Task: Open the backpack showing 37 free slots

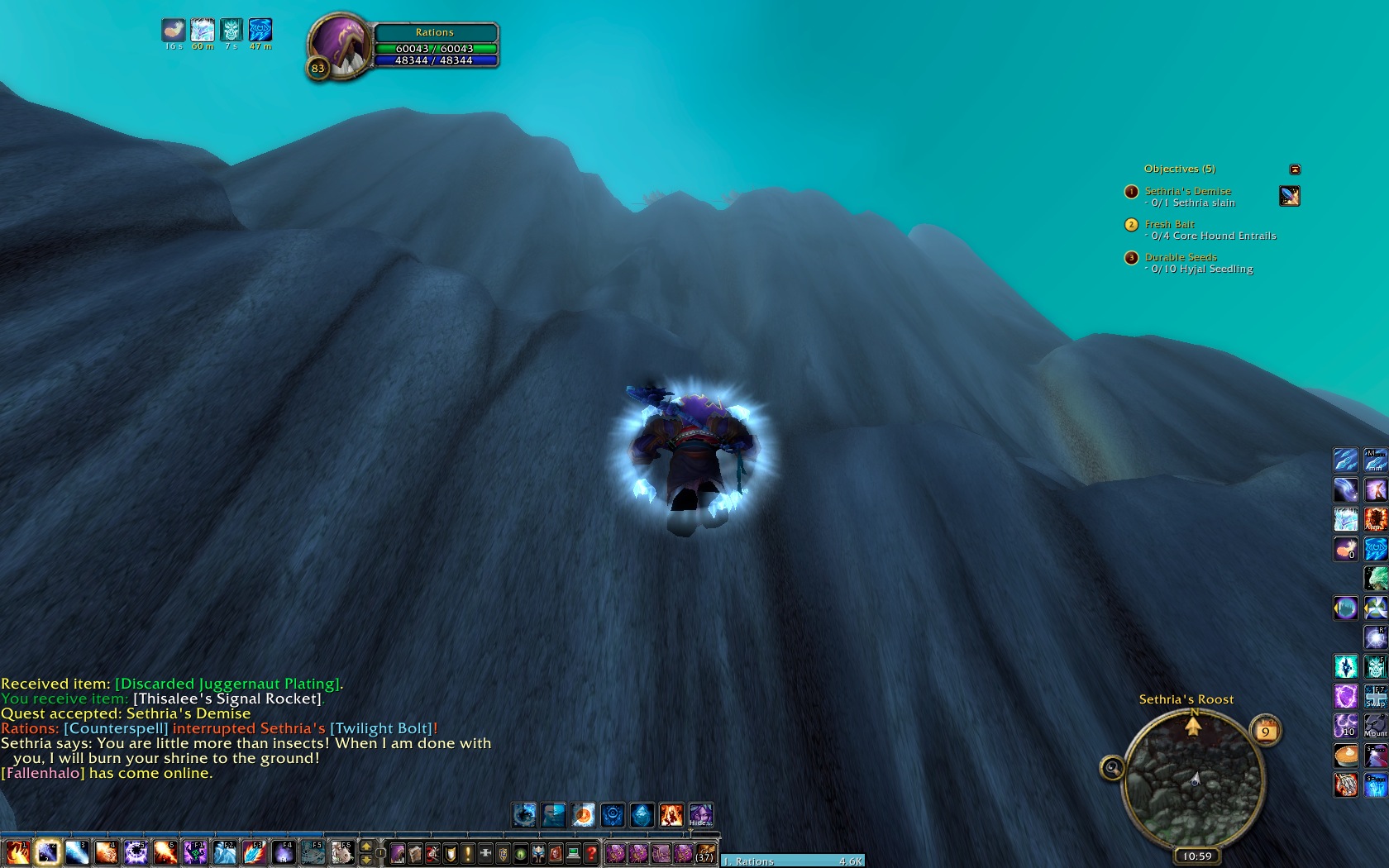Action: [x=705, y=853]
